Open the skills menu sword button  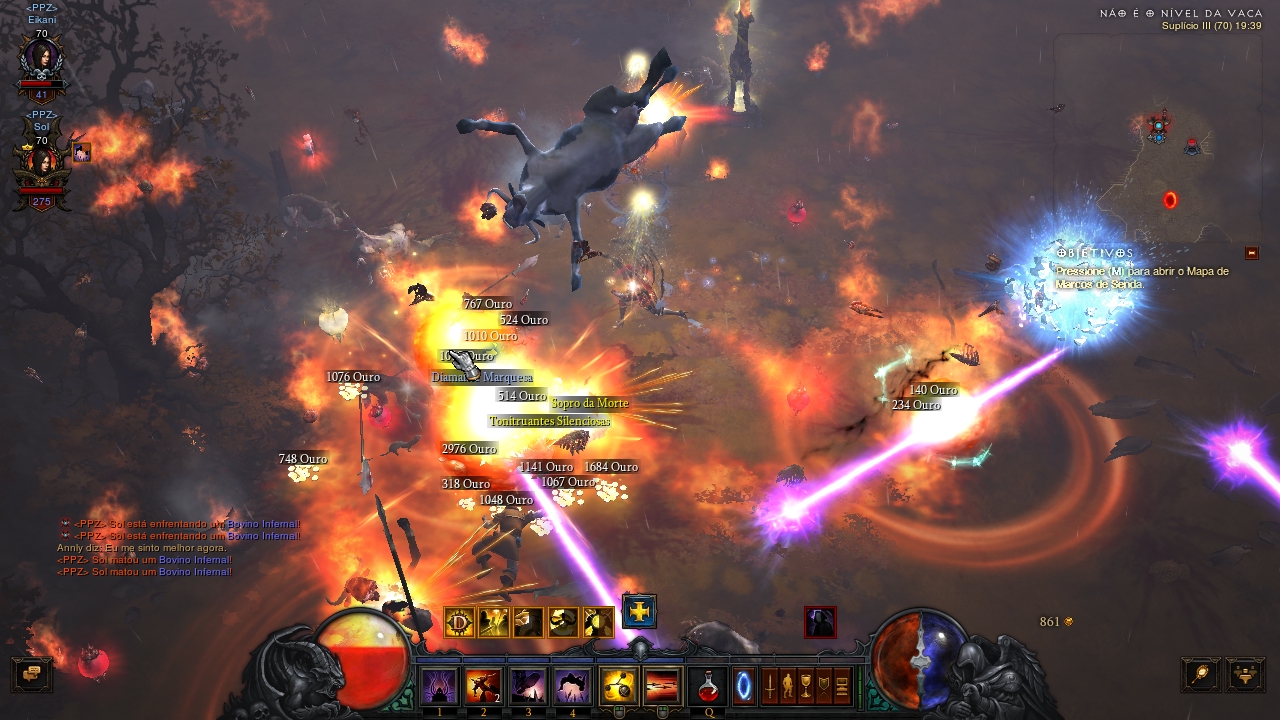coord(770,686)
